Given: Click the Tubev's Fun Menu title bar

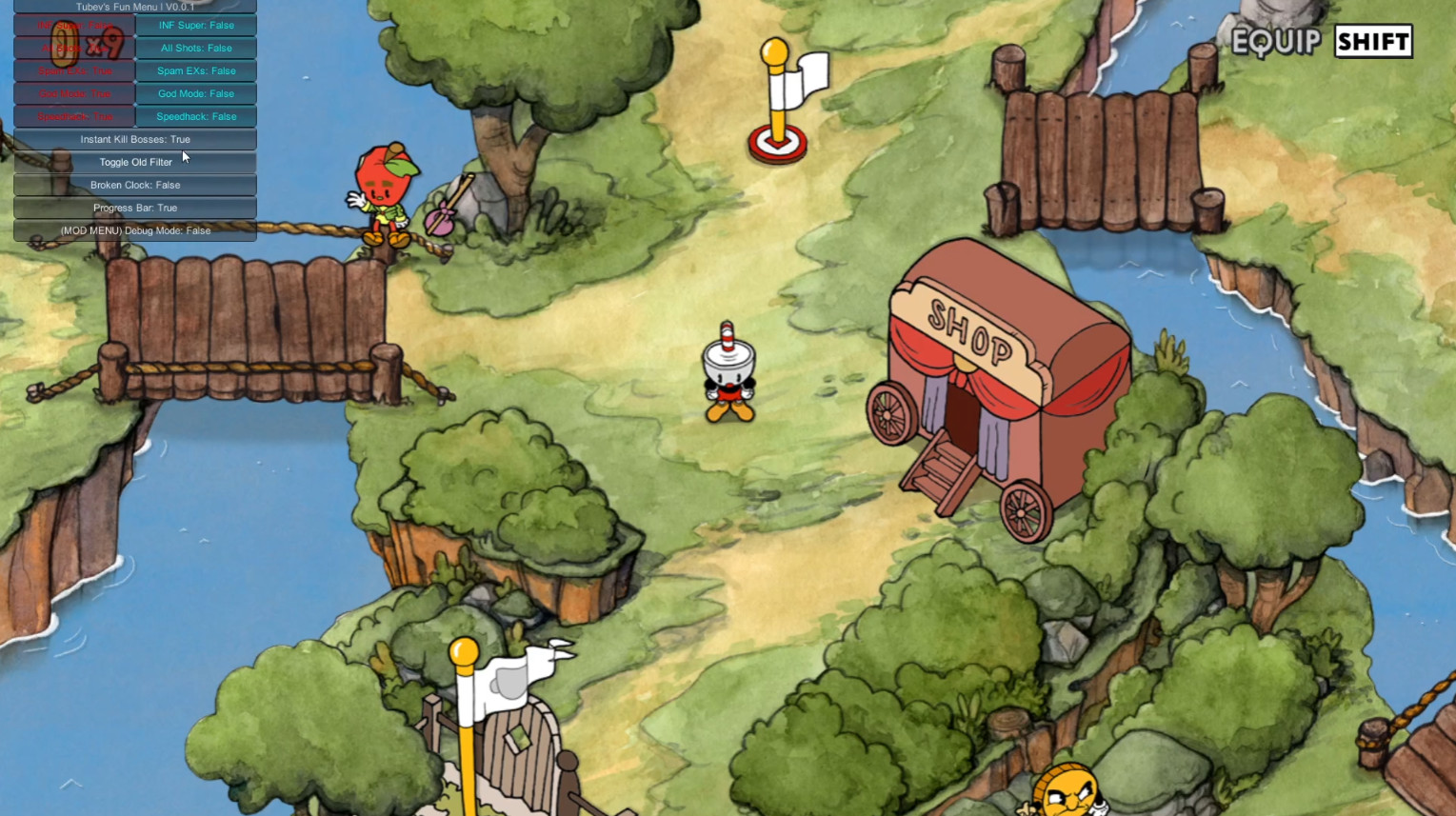Looking at the screenshot, I should (134, 7).
